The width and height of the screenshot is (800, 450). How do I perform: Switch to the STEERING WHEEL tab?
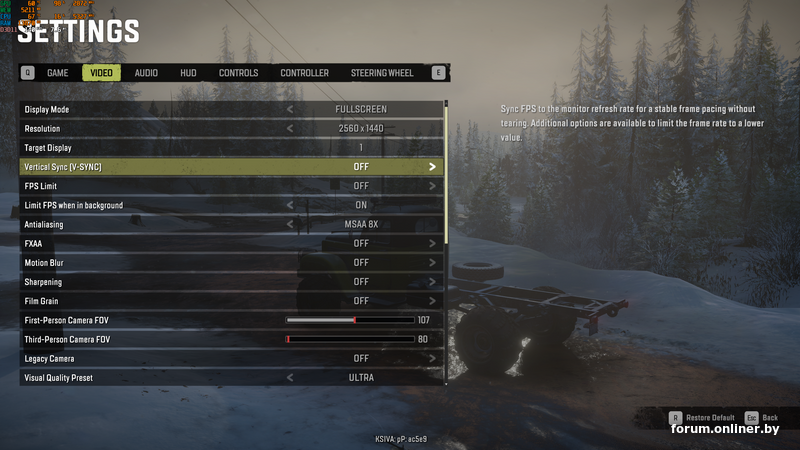click(382, 73)
